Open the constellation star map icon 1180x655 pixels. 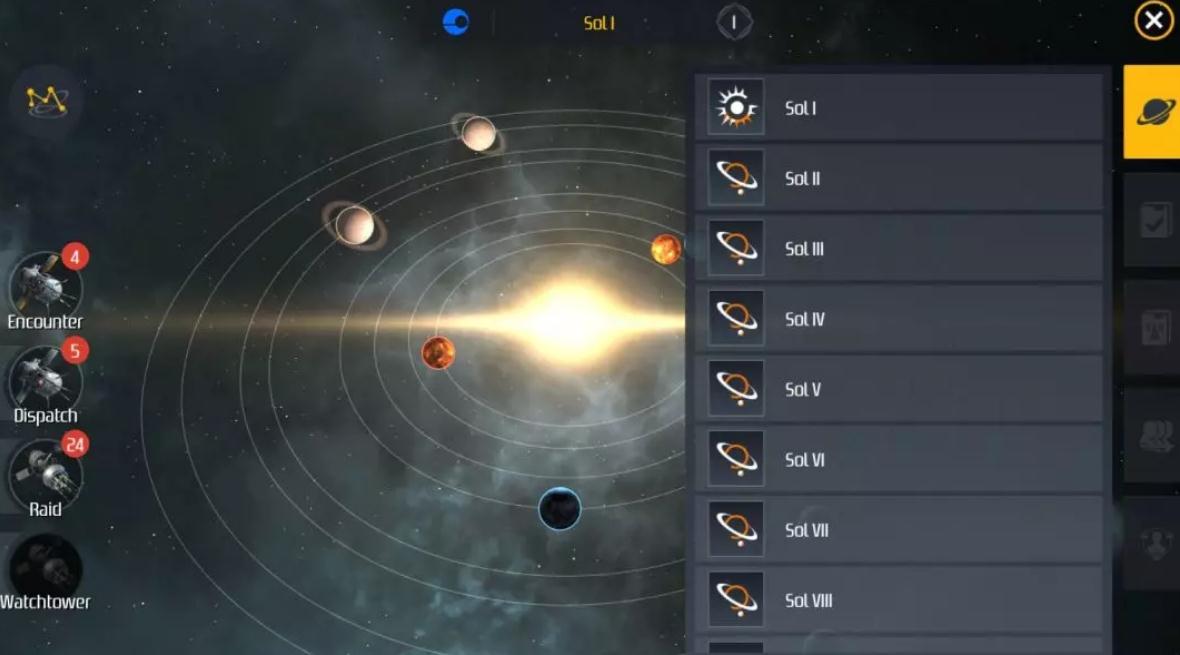click(x=46, y=99)
